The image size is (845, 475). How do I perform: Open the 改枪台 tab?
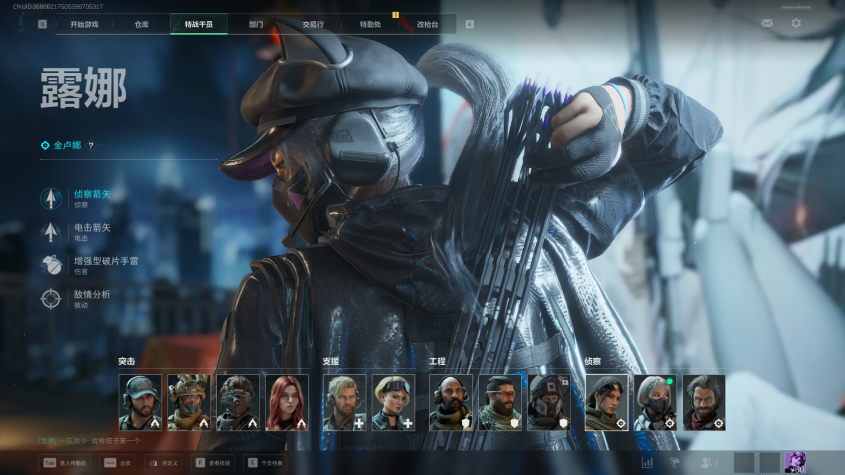(x=427, y=24)
